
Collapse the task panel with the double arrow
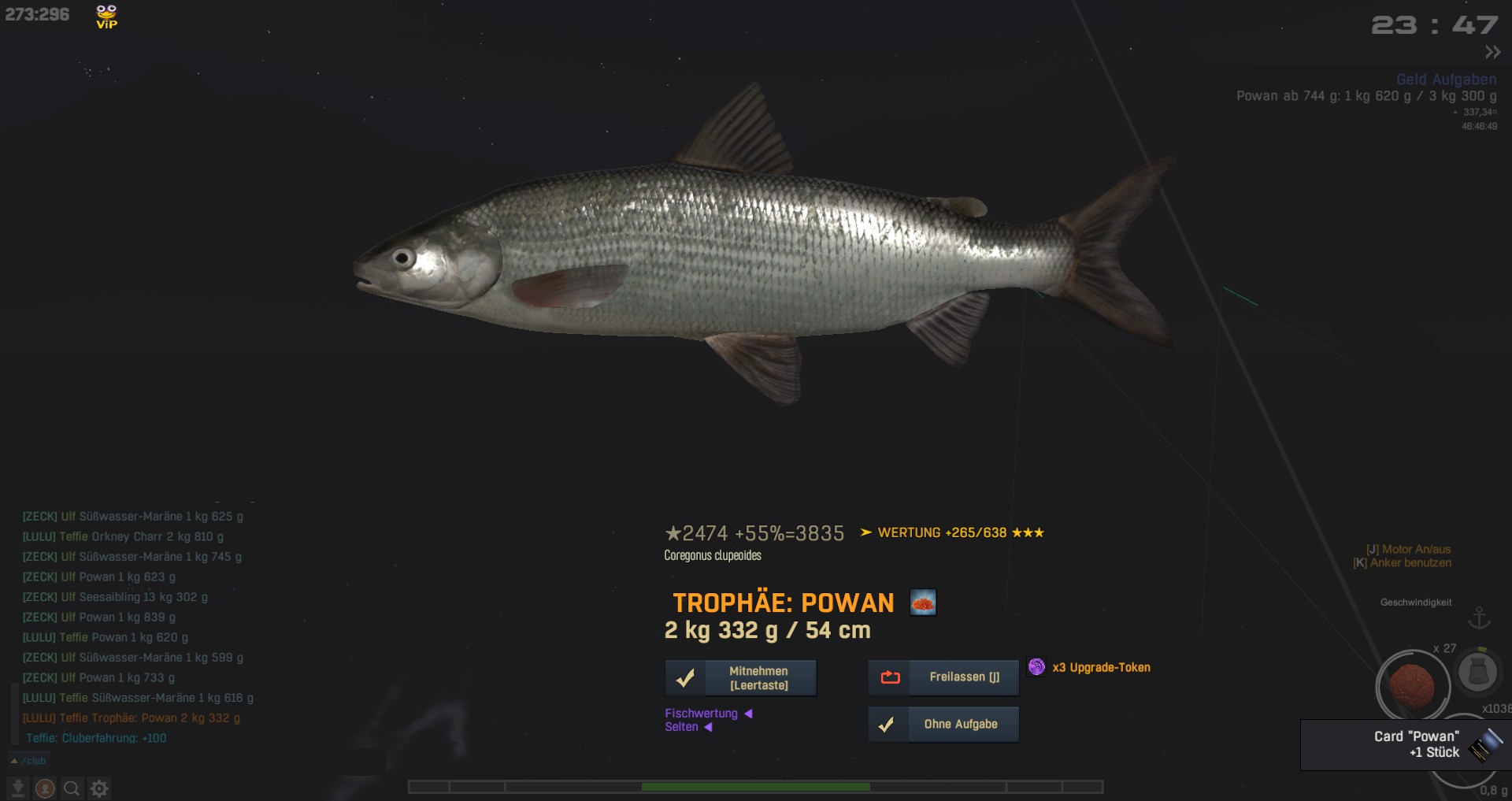pos(1492,53)
